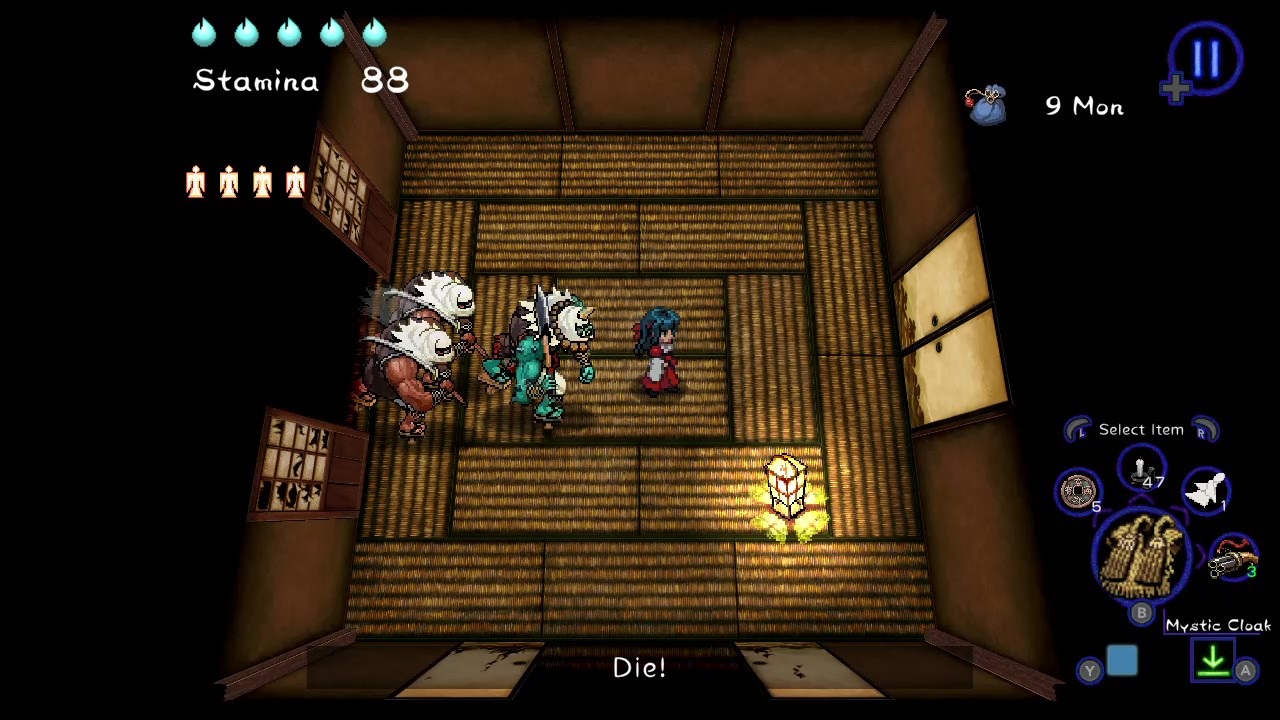
Task: Cycle items left with the L shoulder button
Action: 1079,429
